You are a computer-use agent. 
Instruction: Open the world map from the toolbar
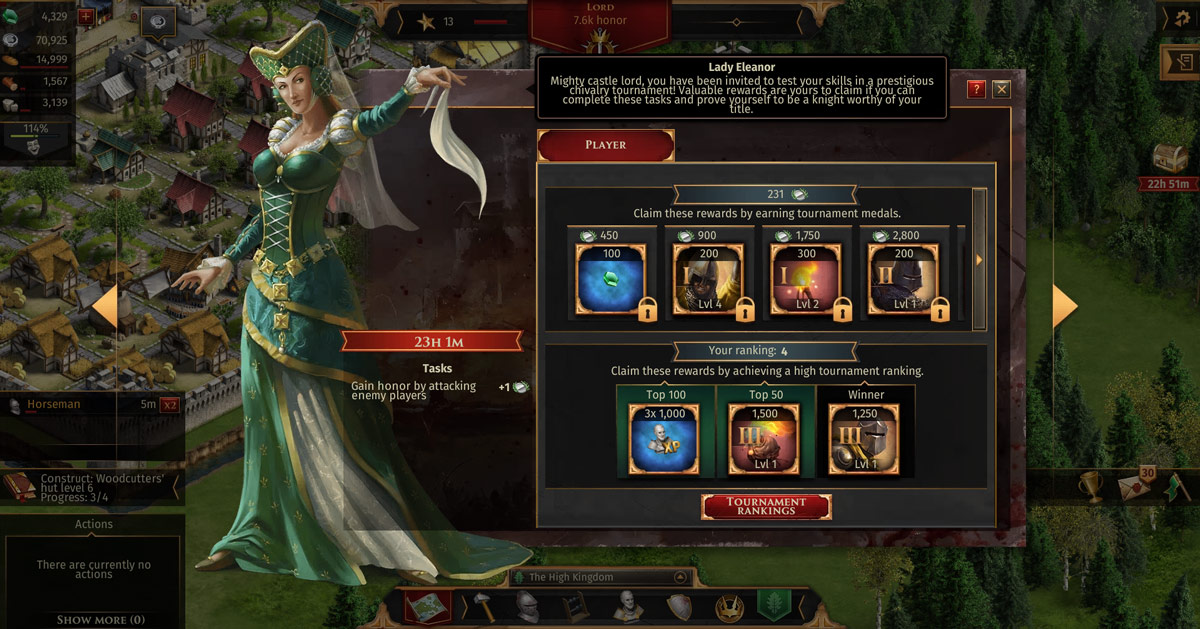tap(427, 606)
